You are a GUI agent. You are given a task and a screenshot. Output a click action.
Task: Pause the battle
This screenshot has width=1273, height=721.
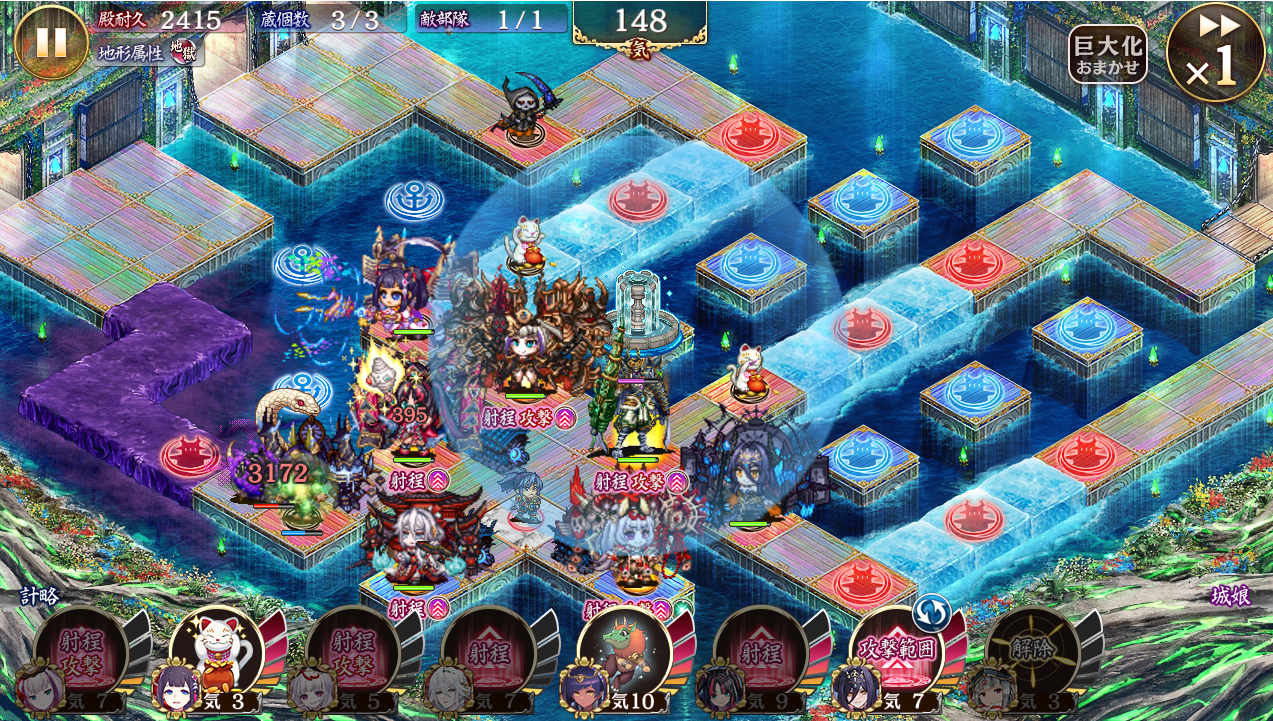51,41
